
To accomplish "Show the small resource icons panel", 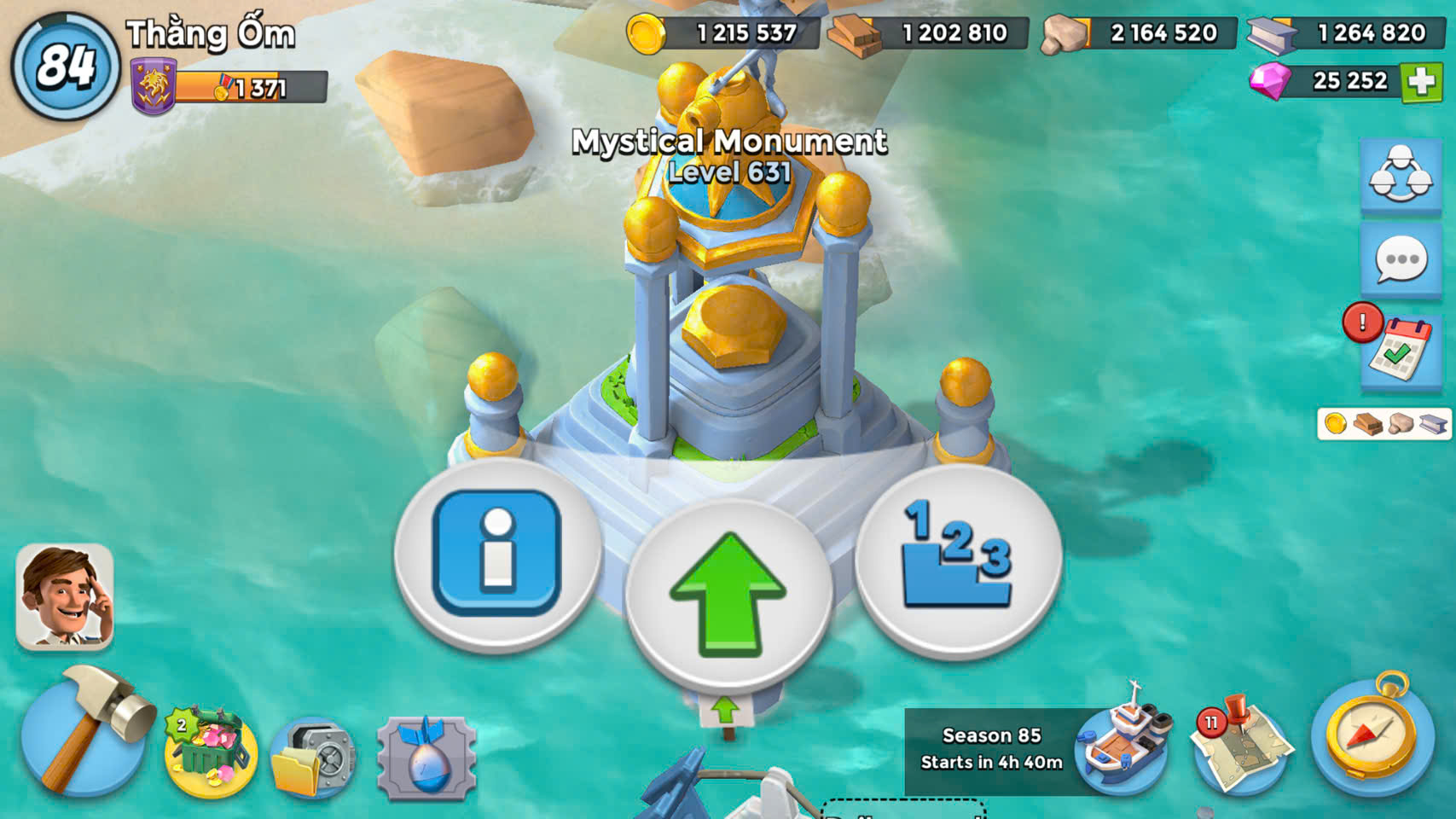I will (1383, 423).
